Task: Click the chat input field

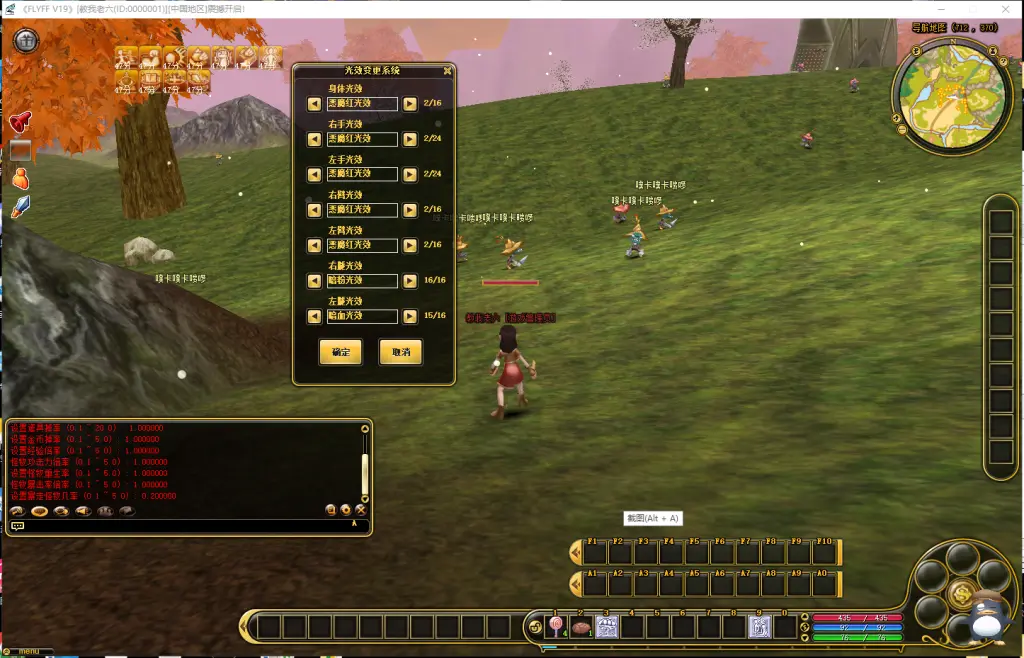Action: [180, 525]
